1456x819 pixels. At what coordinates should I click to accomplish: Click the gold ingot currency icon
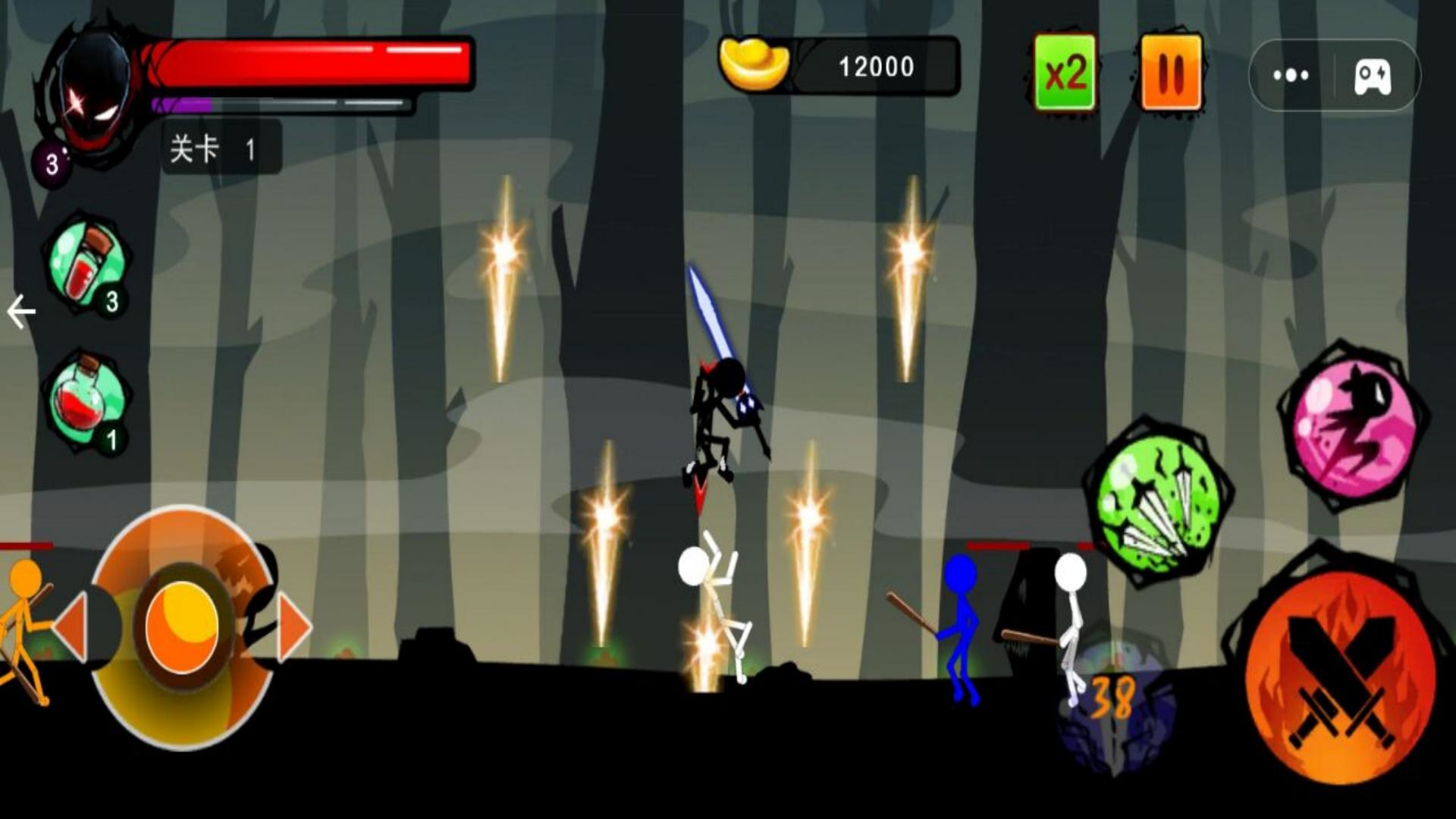(x=754, y=65)
